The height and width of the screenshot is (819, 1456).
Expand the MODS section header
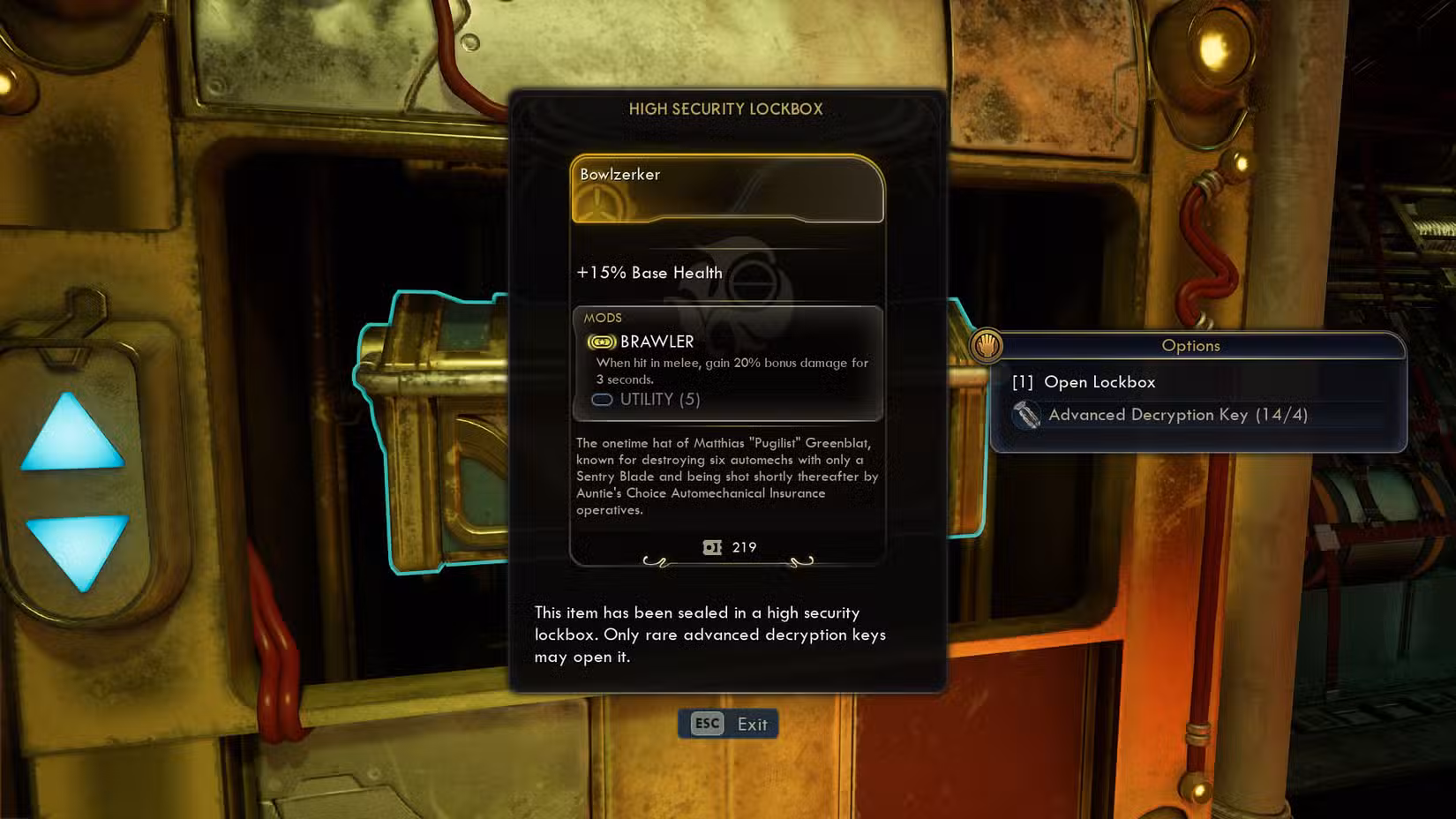click(x=604, y=318)
